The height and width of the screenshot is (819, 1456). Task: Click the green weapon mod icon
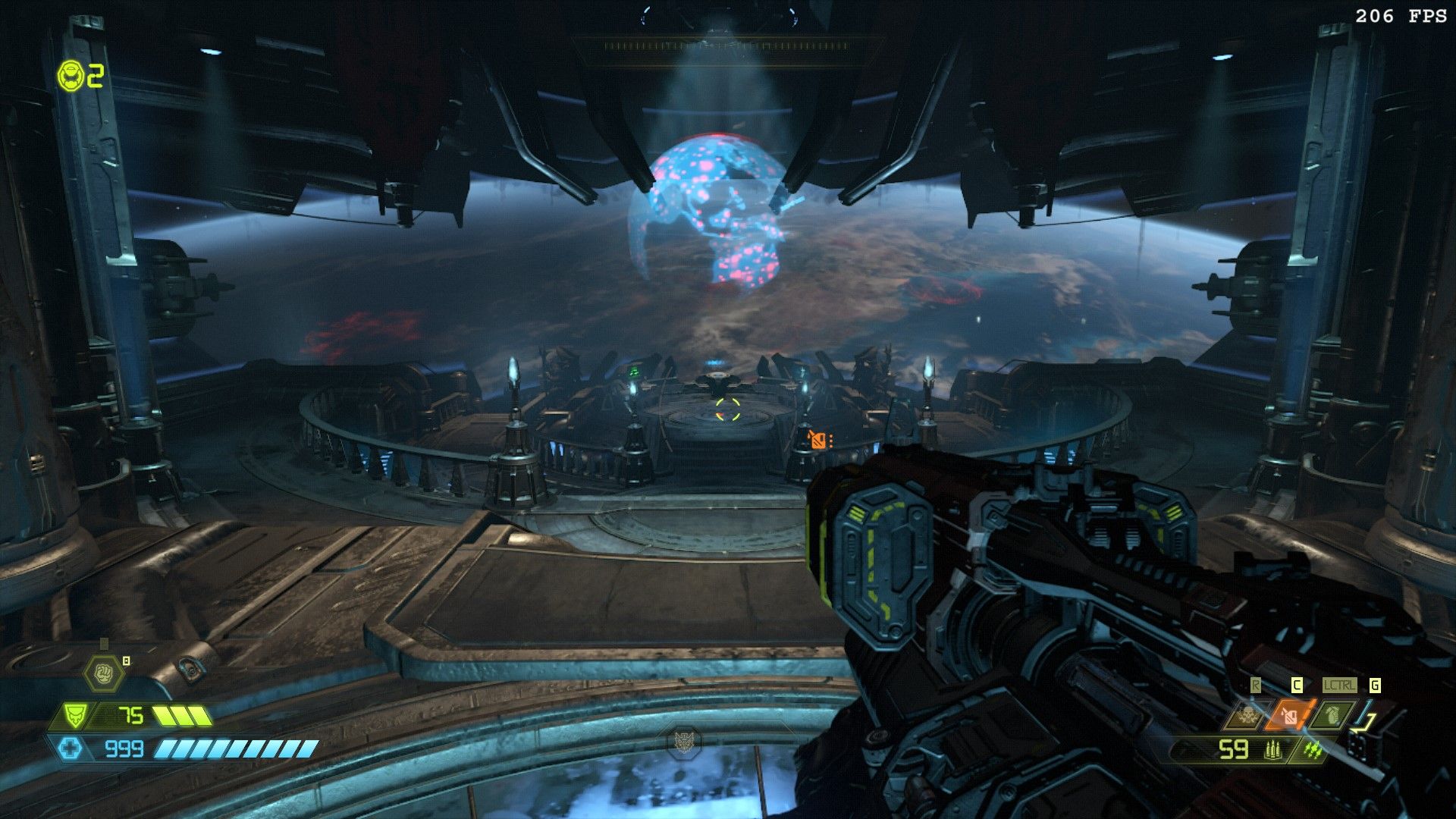[x=1312, y=750]
